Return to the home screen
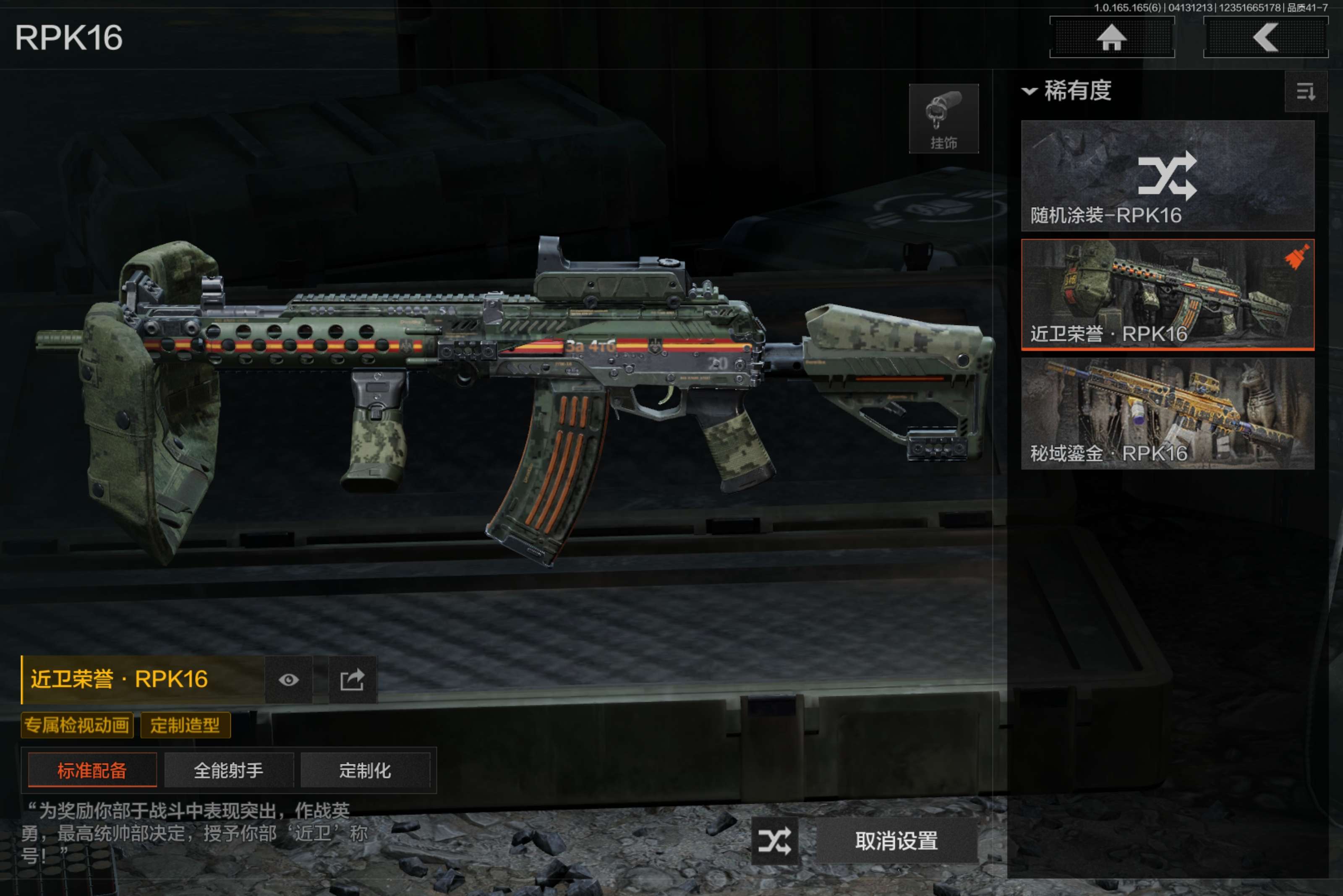 coord(1111,38)
